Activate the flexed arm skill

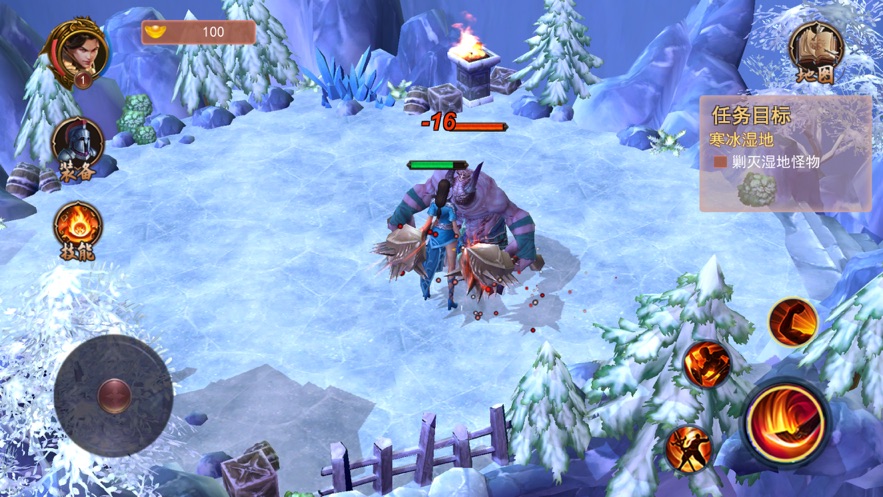point(793,322)
